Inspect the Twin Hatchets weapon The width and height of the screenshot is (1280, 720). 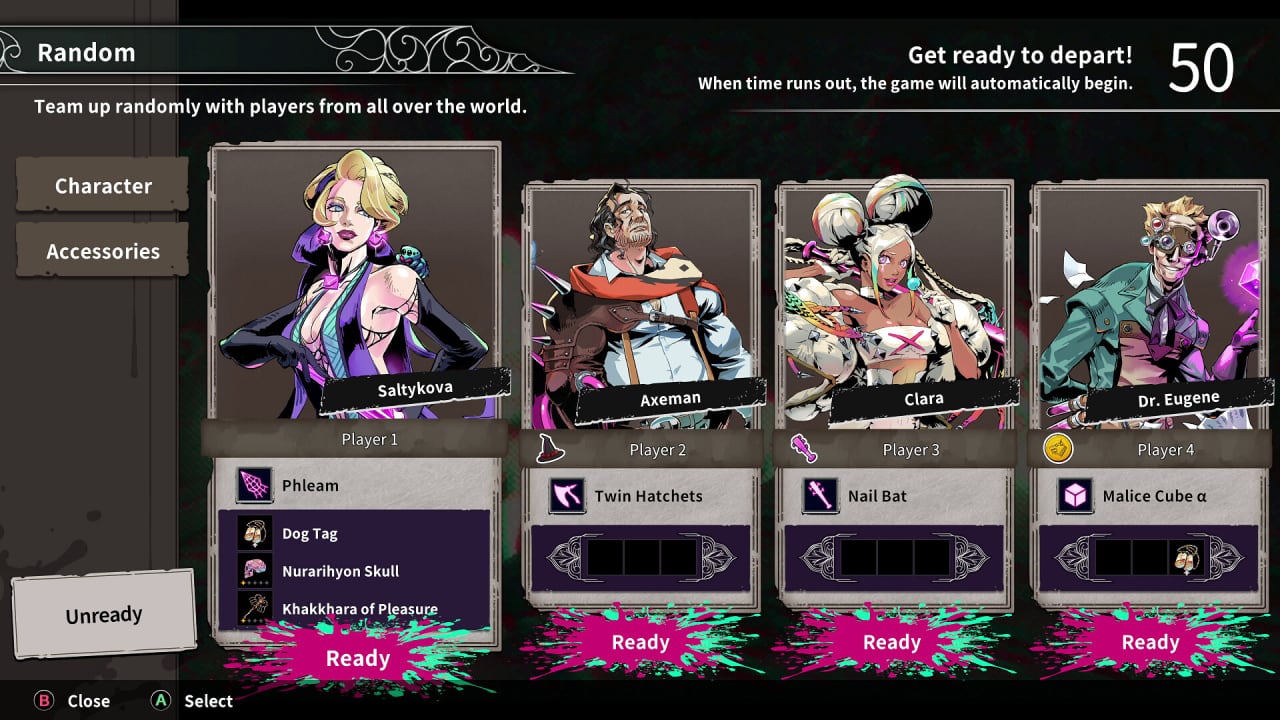[648, 496]
